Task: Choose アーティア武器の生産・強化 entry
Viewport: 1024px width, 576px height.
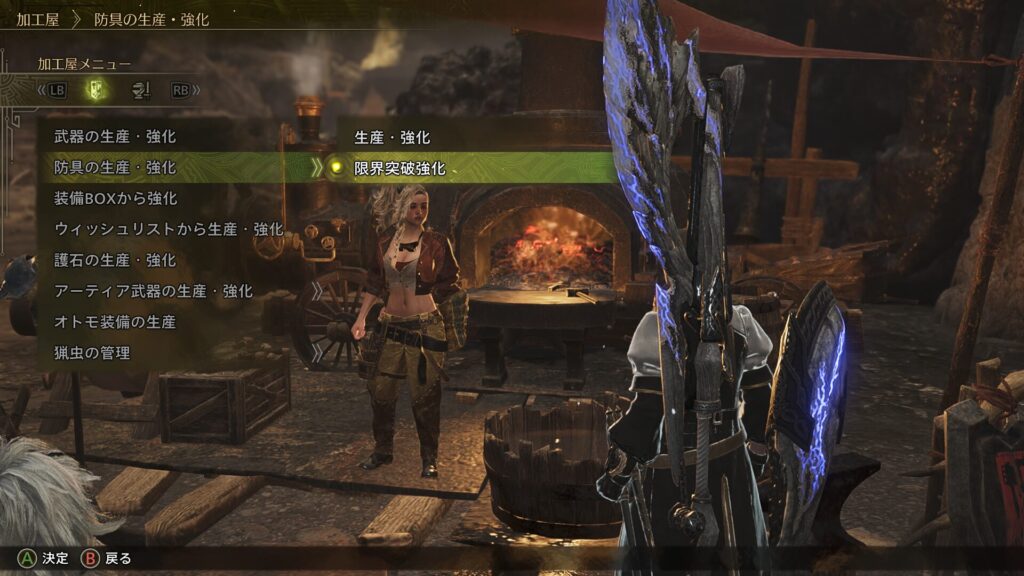Action: pyautogui.click(x=153, y=291)
